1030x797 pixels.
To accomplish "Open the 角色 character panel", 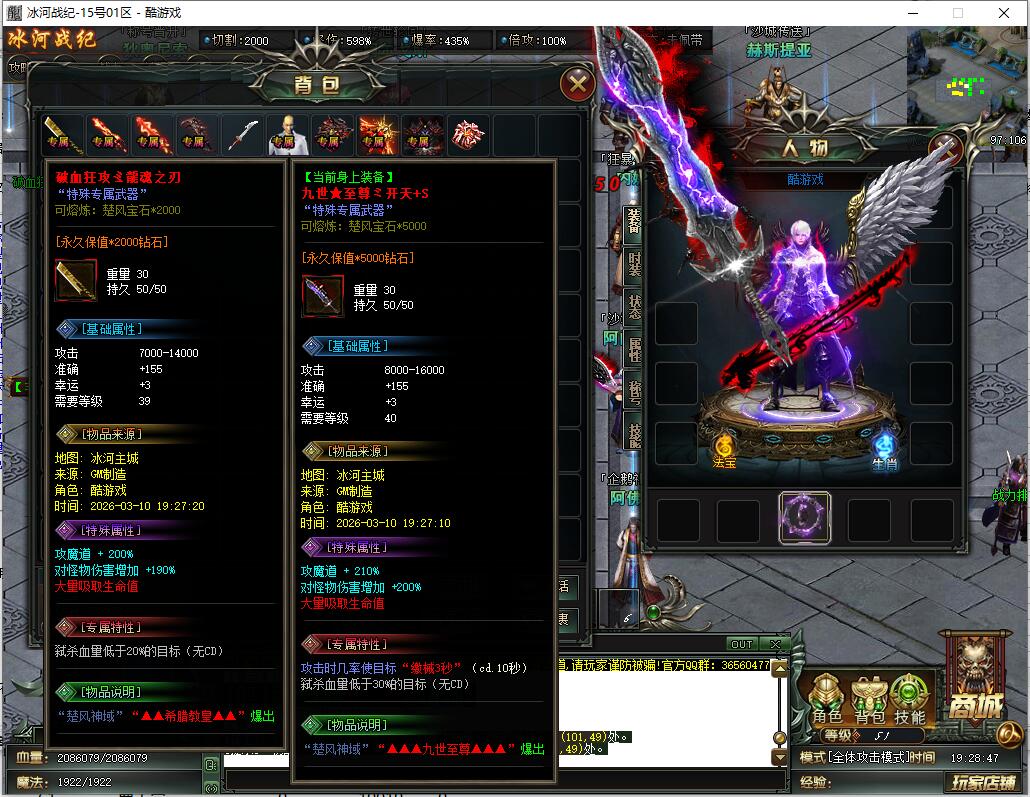I will (x=827, y=699).
